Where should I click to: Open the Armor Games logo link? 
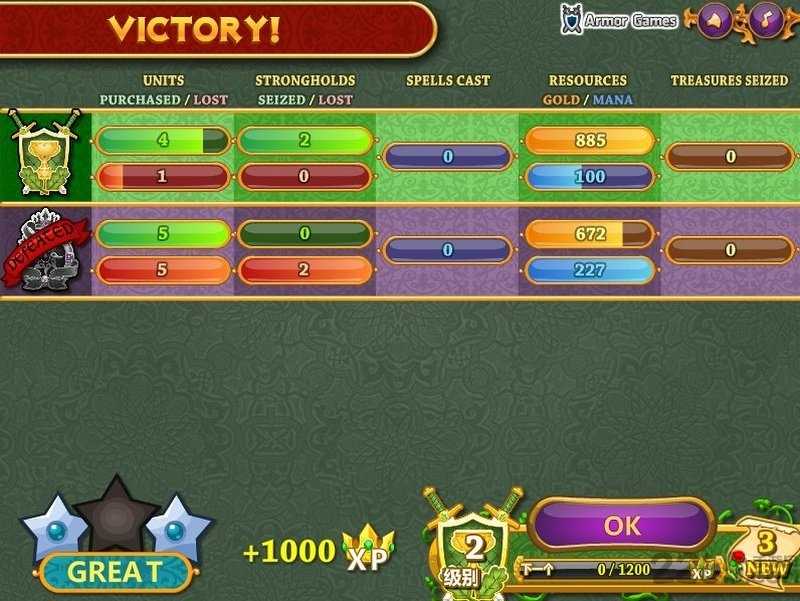coord(619,20)
